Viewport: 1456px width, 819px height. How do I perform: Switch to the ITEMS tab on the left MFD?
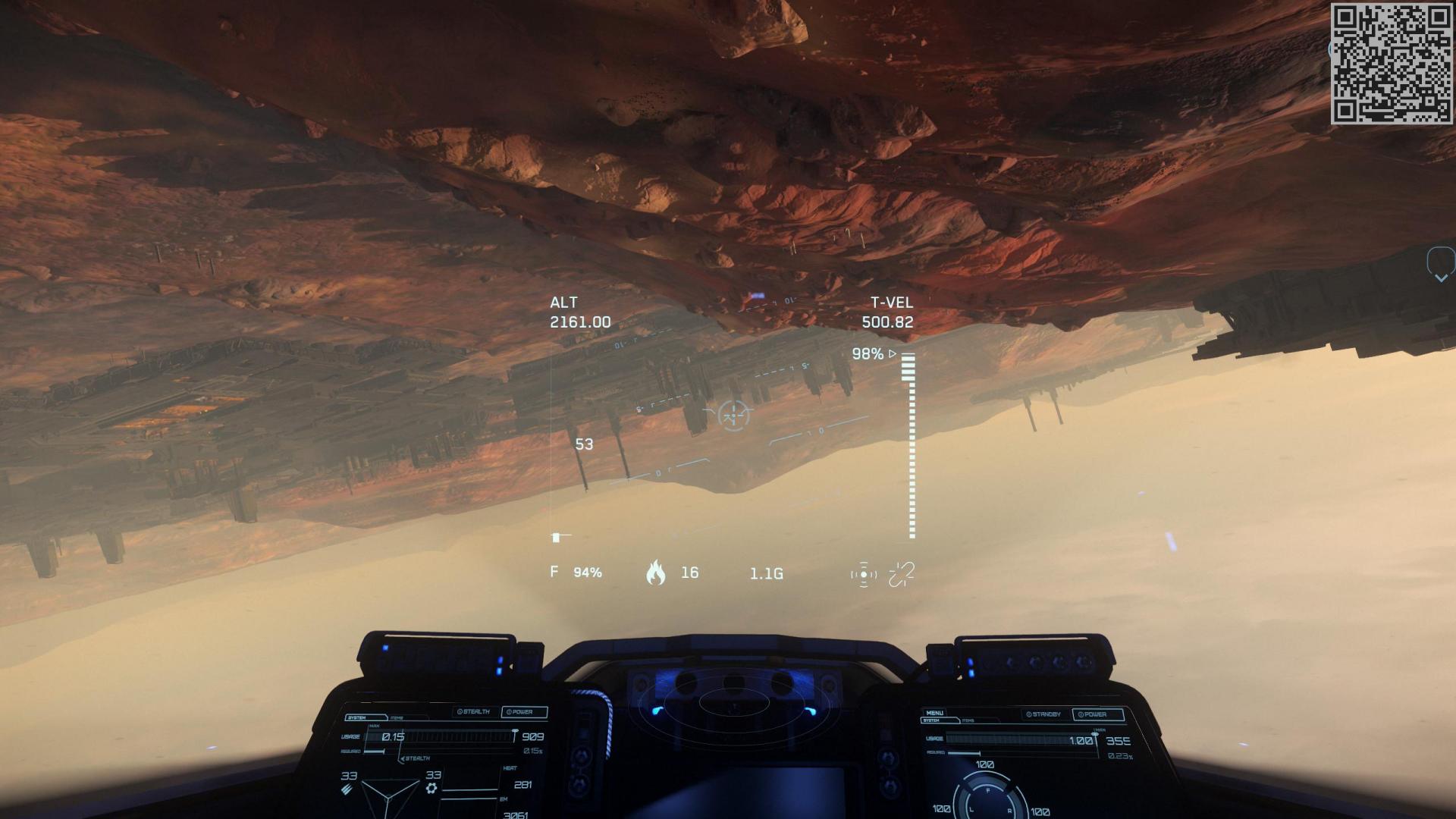coord(397,717)
